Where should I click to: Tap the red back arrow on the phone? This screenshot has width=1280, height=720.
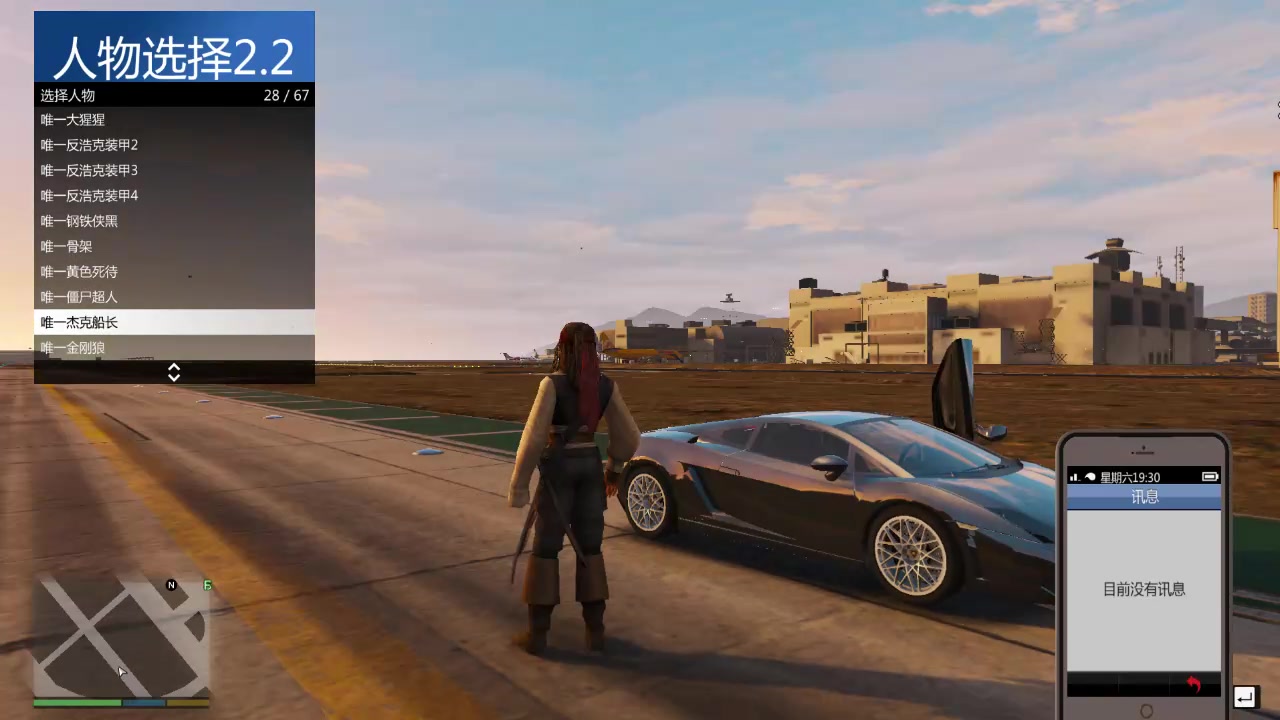click(1193, 685)
